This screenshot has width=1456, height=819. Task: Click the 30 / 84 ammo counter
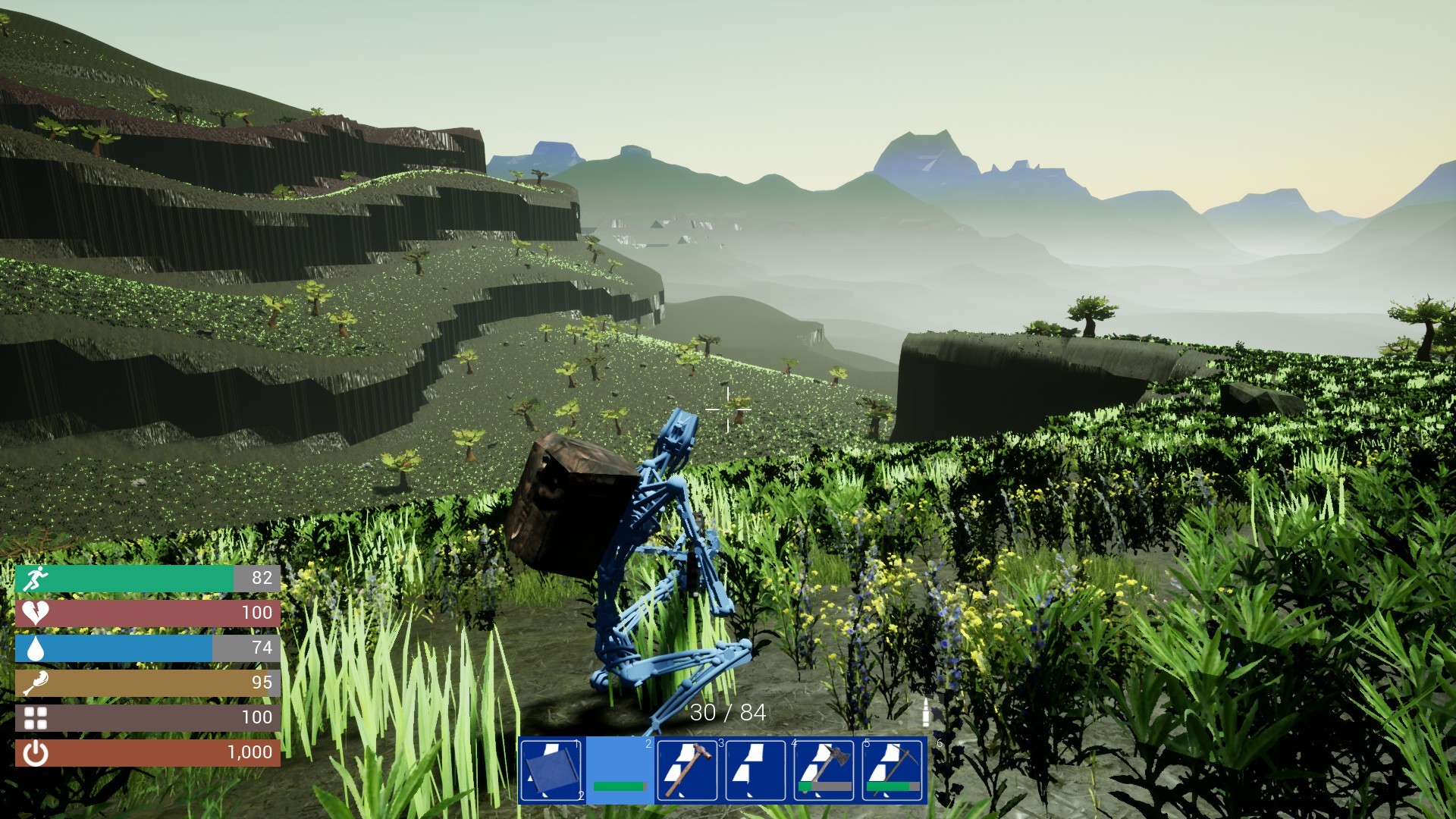726,713
